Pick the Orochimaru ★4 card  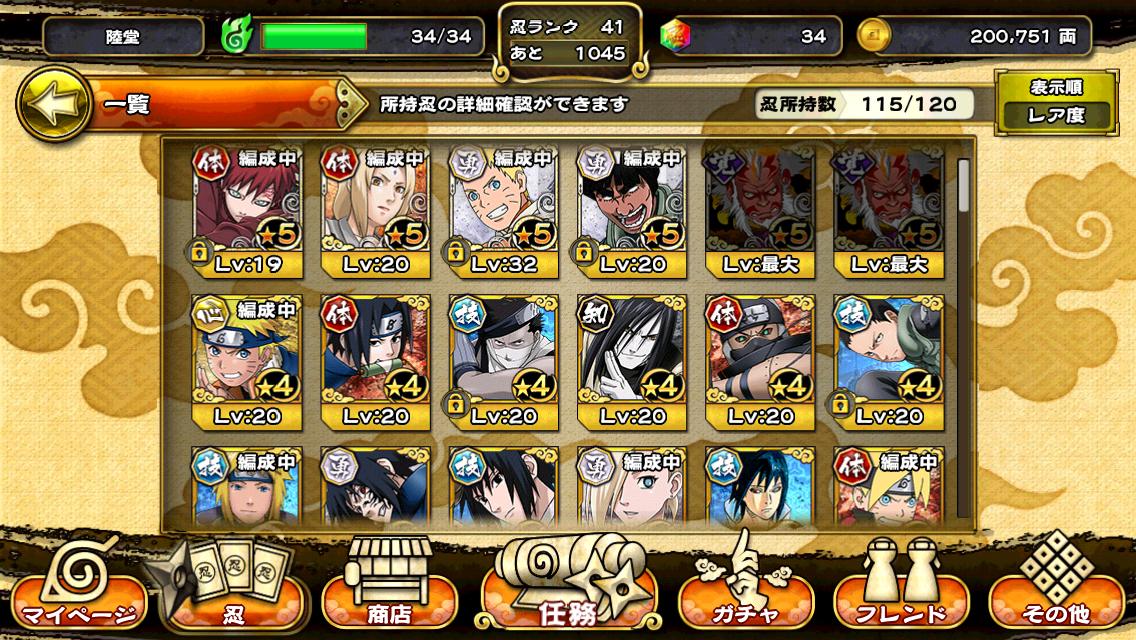(x=631, y=362)
